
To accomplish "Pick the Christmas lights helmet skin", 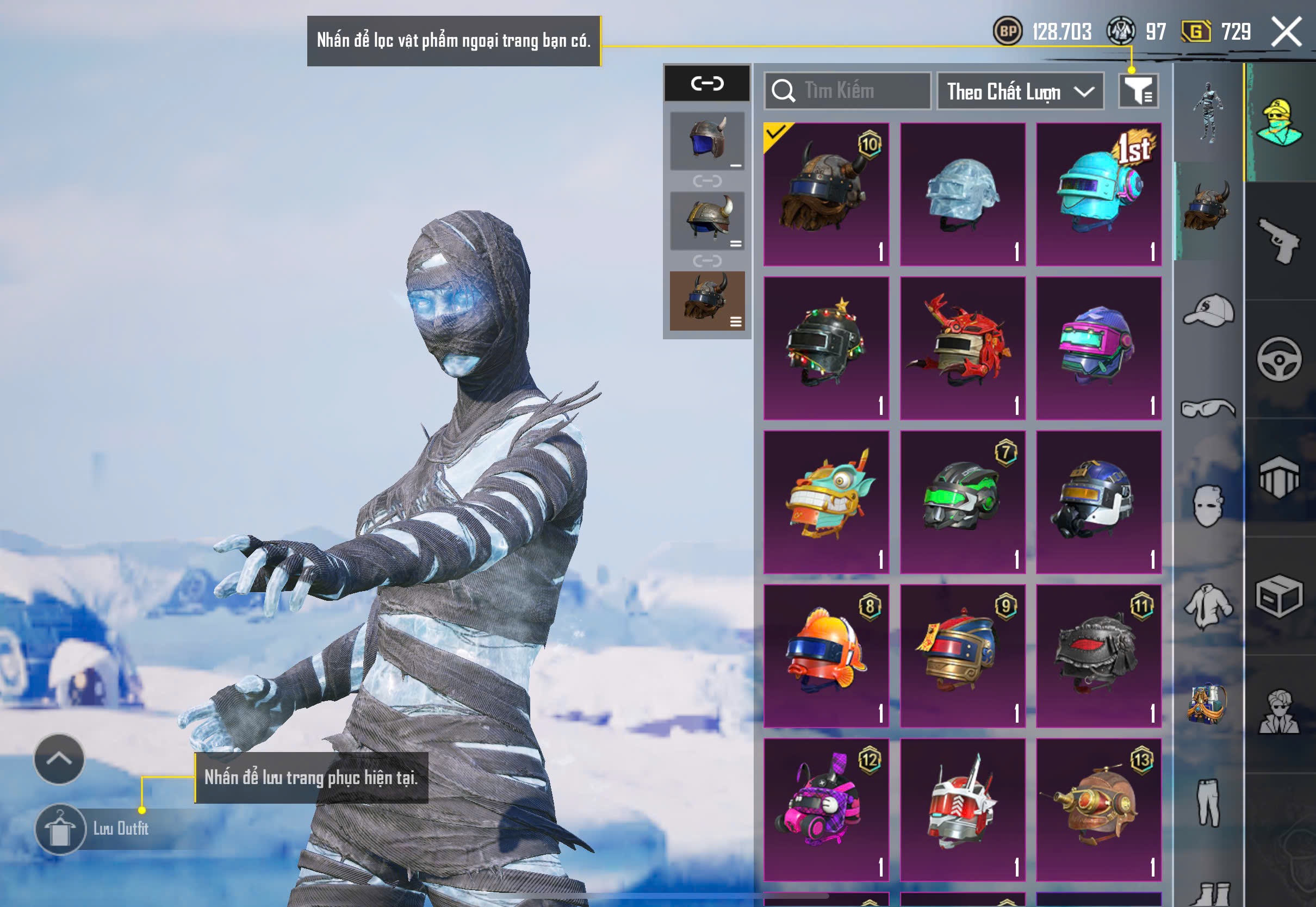I will coord(826,349).
